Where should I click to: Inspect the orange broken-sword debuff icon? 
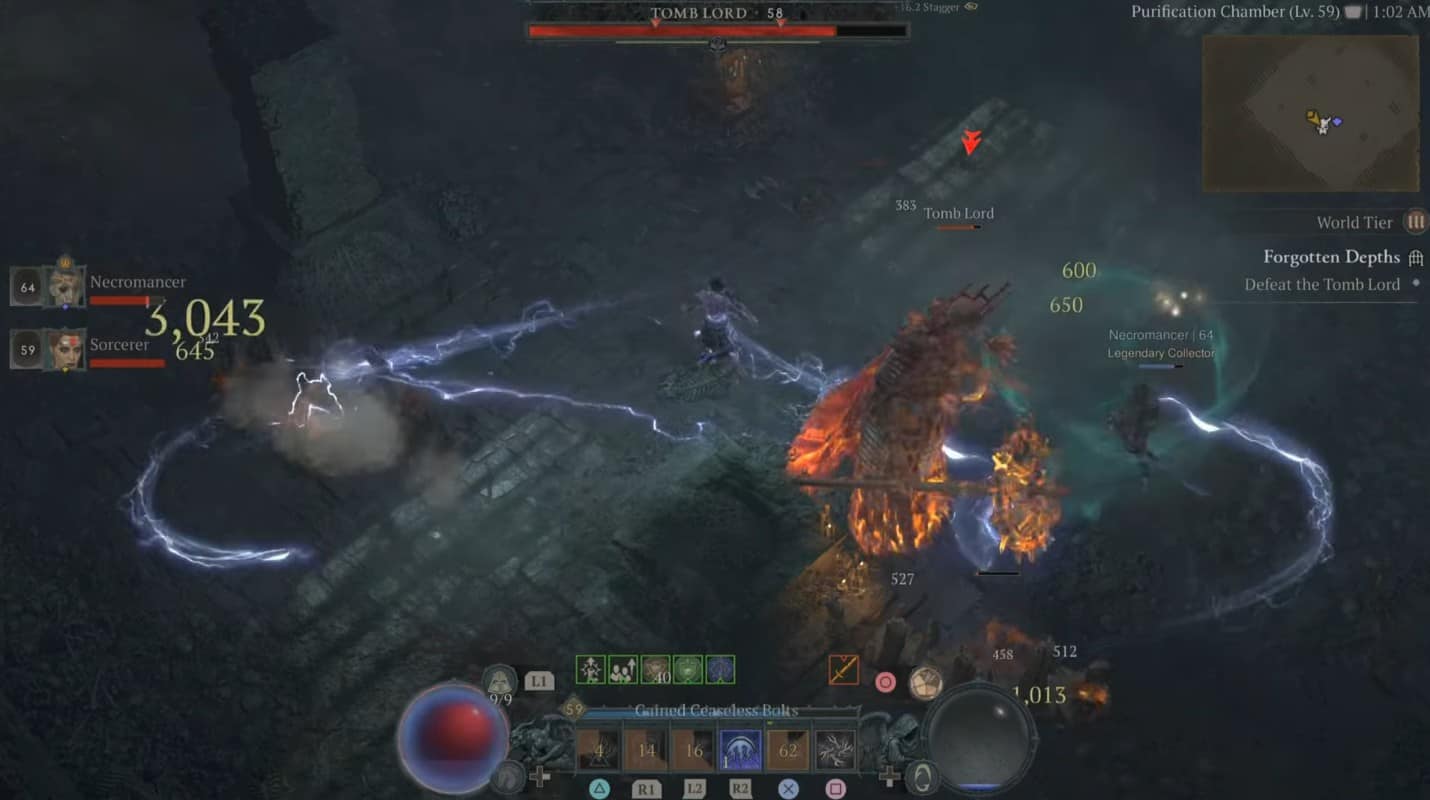846,669
